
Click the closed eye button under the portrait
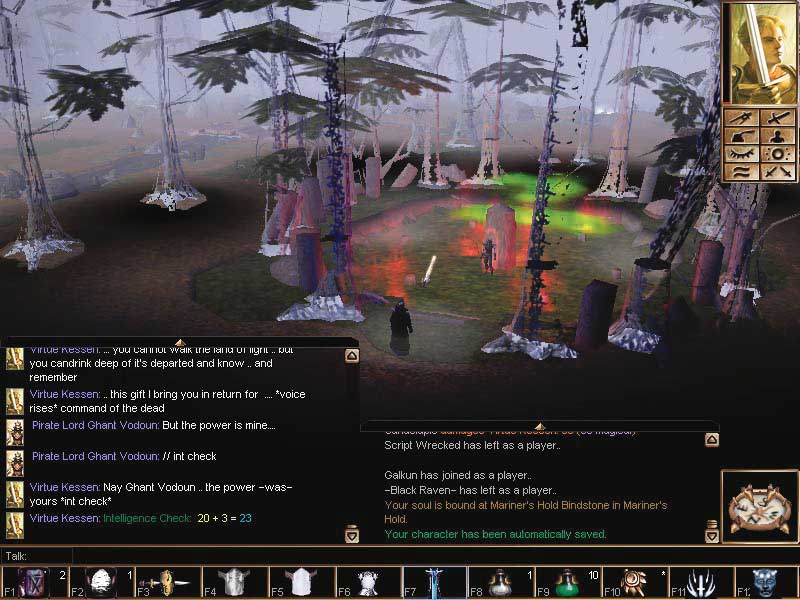741,154
